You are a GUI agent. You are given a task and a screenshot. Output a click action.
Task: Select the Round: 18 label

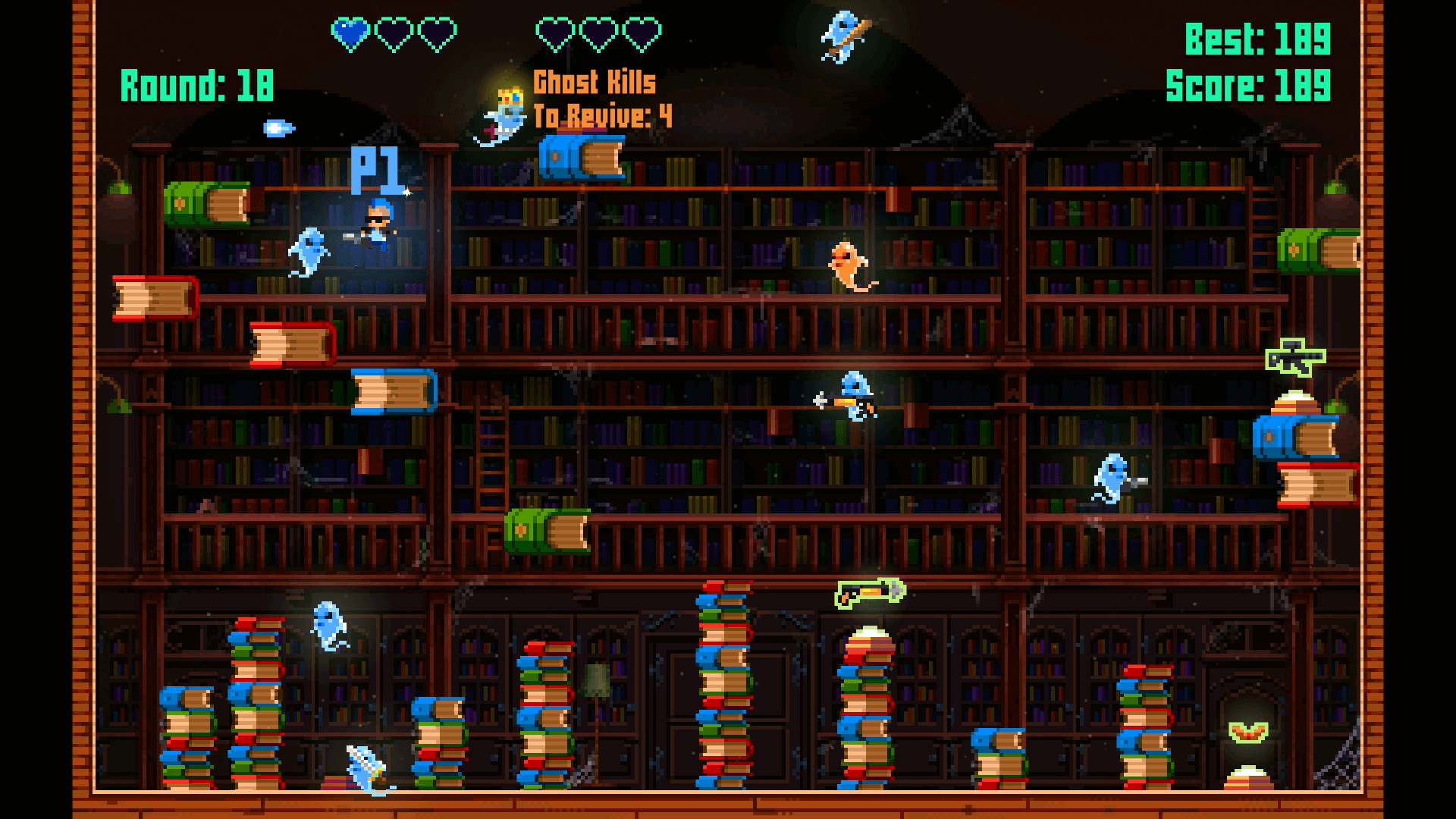click(x=196, y=85)
